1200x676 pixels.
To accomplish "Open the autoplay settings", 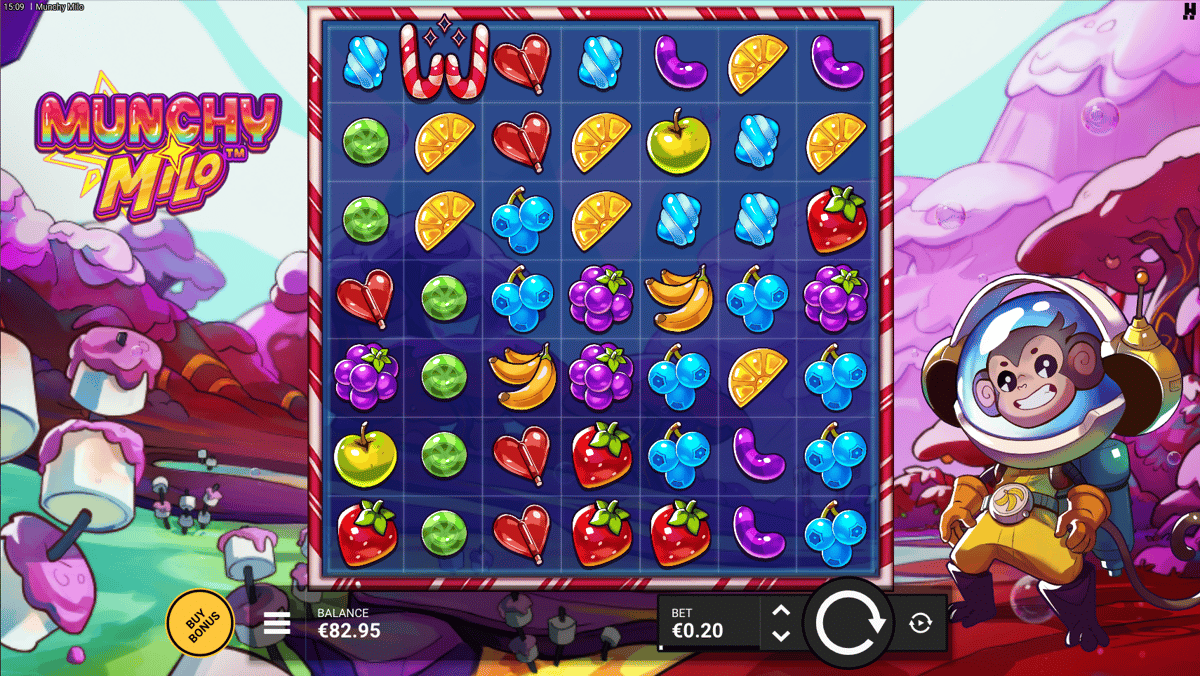I will point(921,623).
